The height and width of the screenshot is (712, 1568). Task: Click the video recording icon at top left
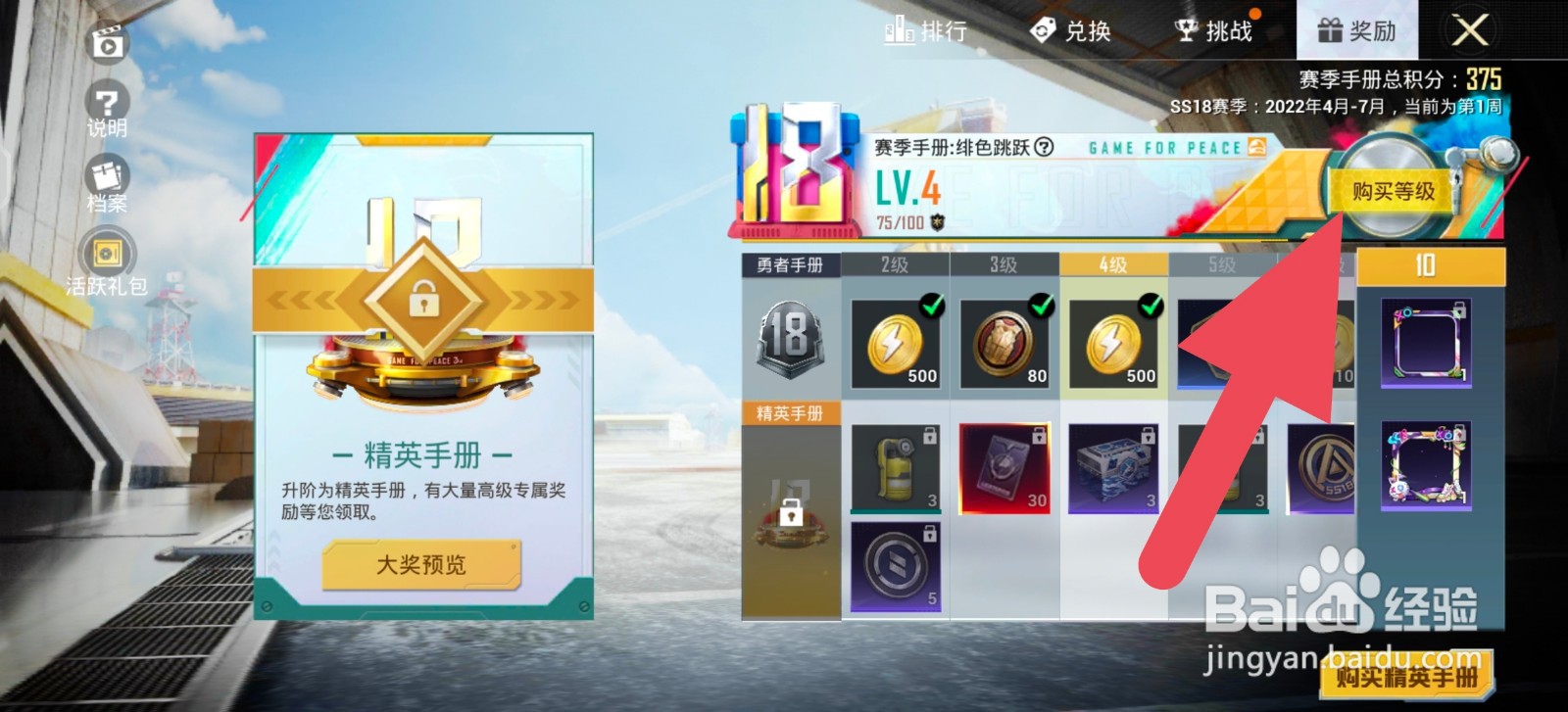108,43
